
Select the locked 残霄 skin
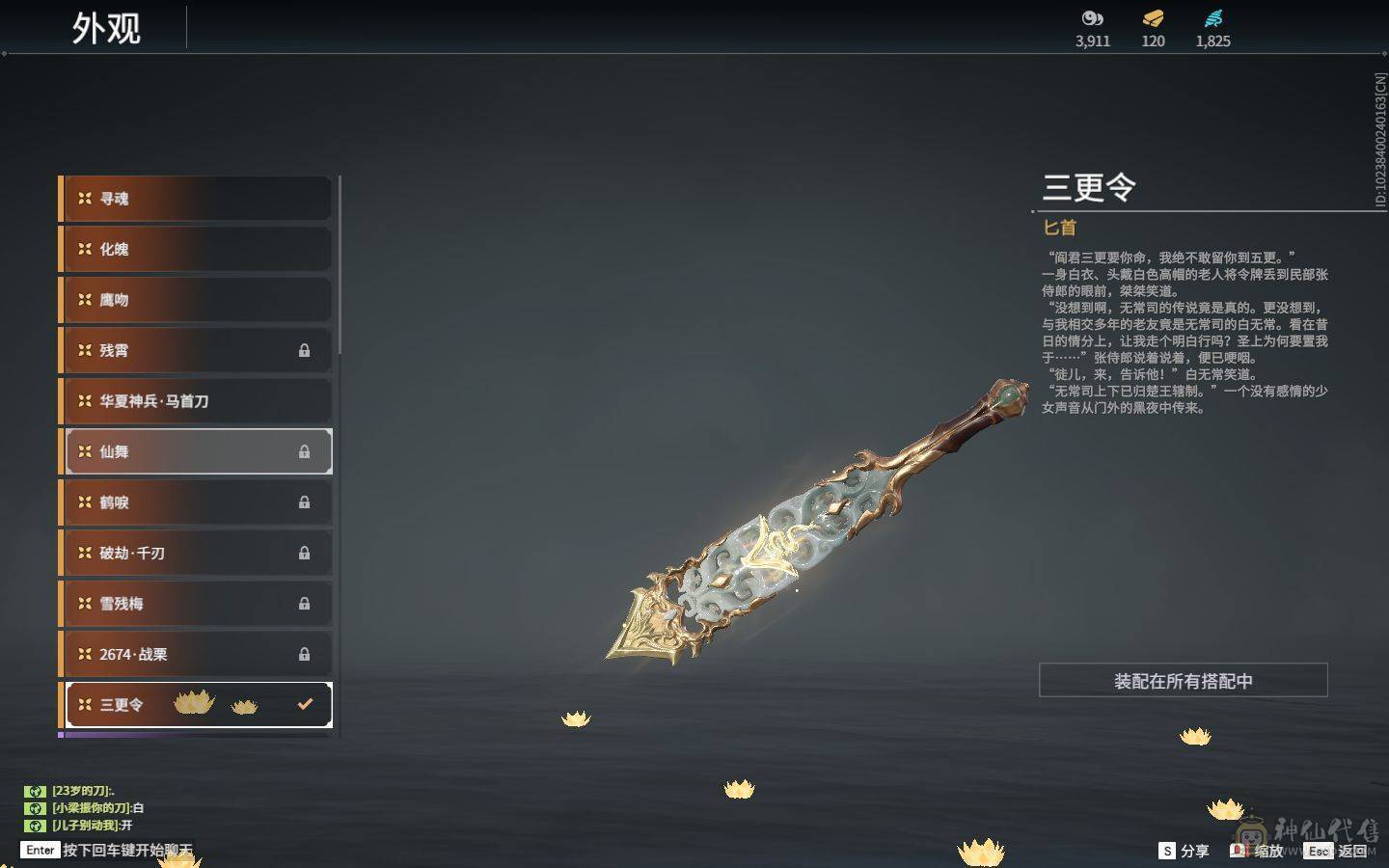(x=197, y=350)
